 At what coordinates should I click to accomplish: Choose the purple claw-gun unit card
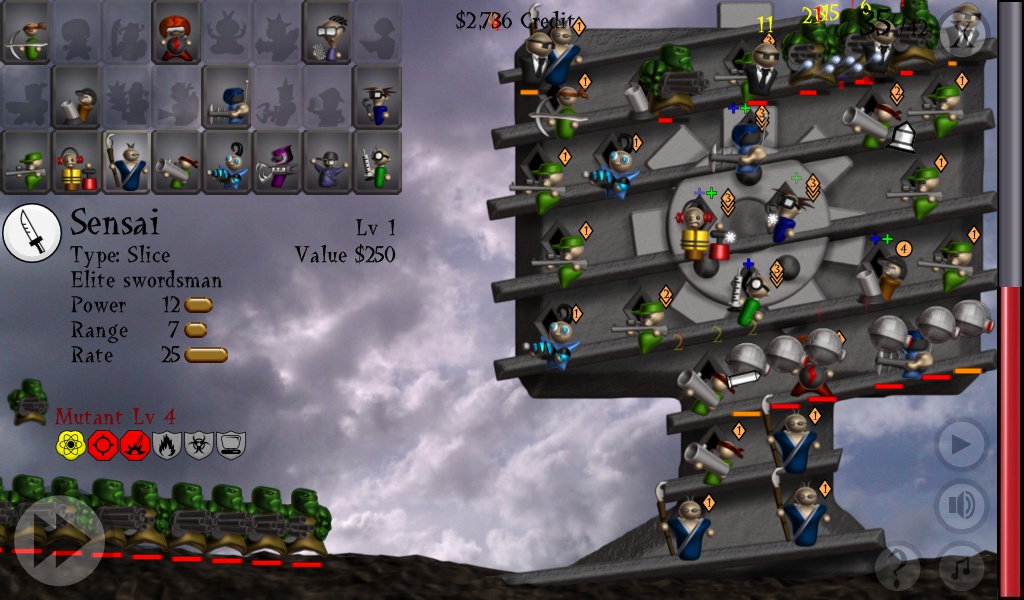(x=277, y=161)
